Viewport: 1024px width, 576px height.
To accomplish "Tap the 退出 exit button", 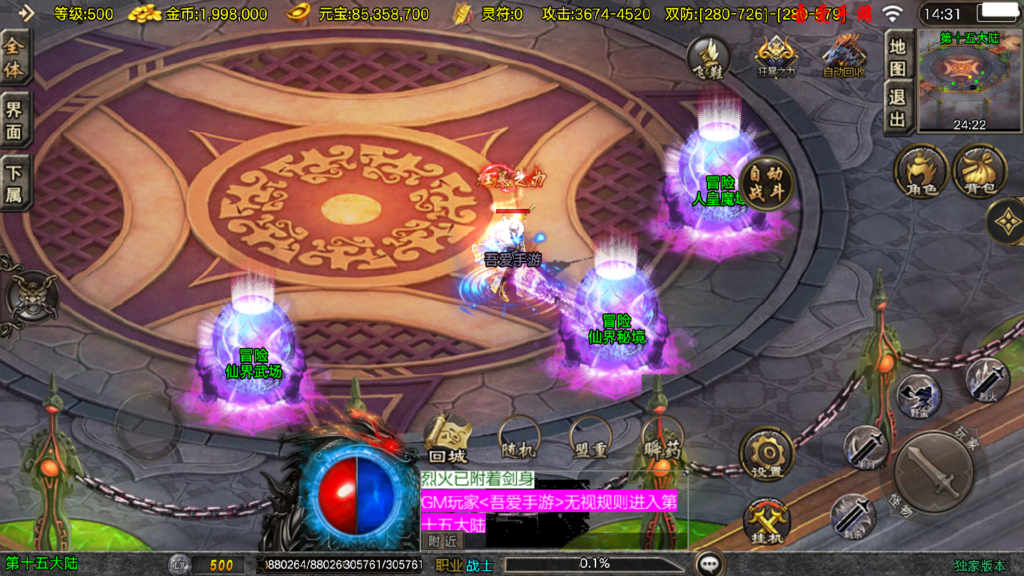I will tap(897, 108).
